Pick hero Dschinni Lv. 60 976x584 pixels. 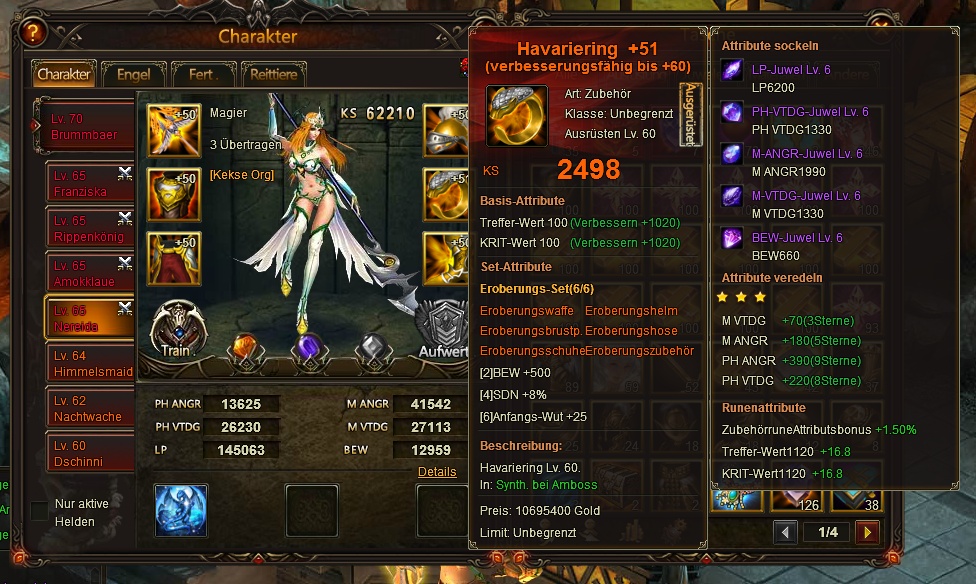[x=90, y=452]
